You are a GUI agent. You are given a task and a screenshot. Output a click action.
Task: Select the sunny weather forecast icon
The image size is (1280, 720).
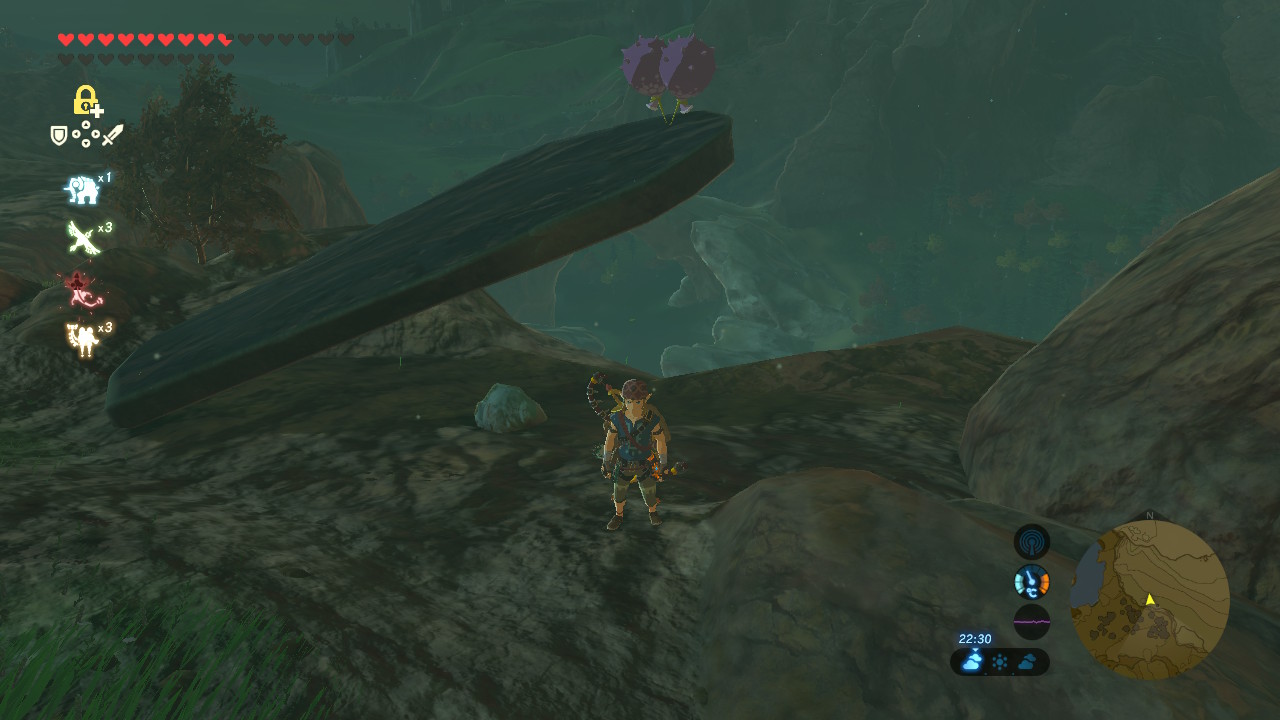coord(1000,662)
